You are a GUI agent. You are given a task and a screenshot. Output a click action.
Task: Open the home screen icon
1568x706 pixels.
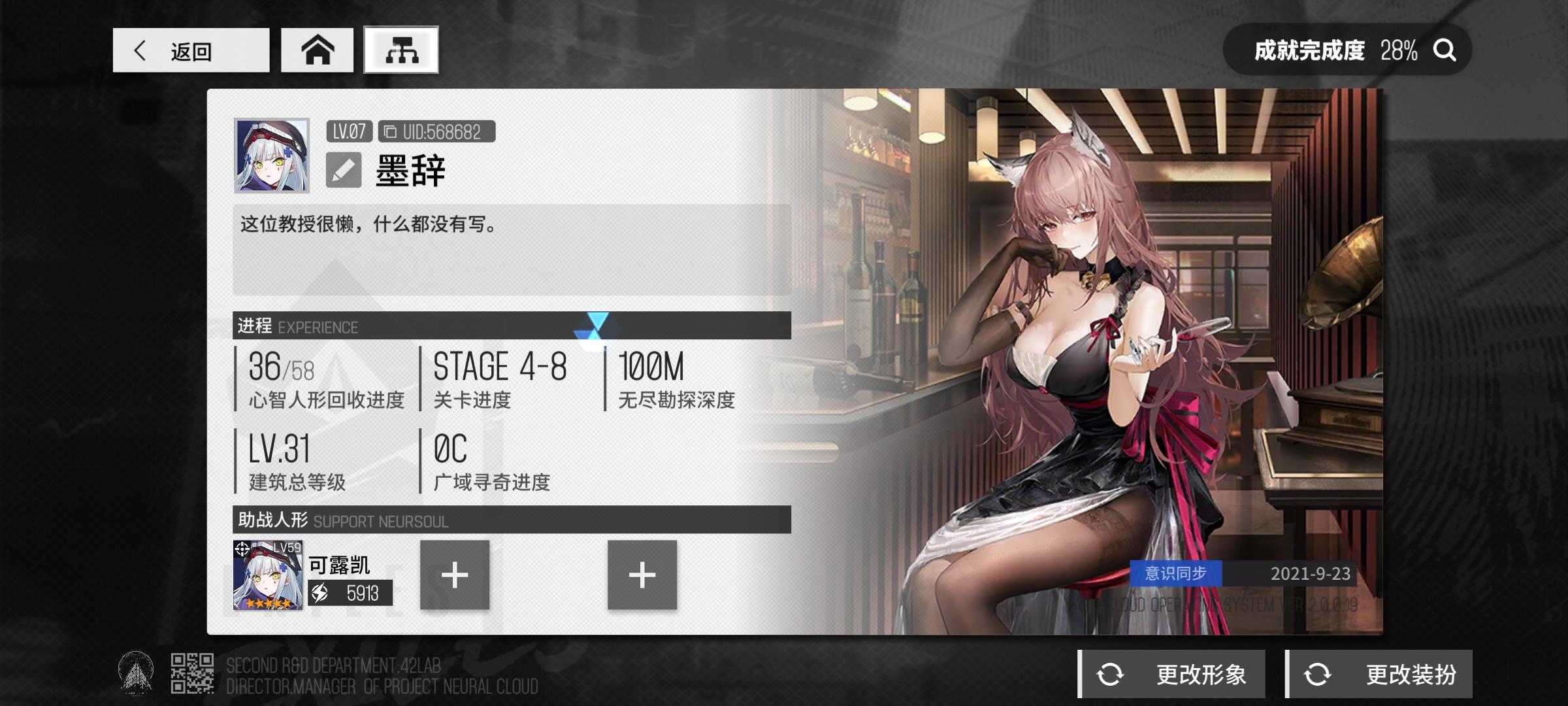pos(316,49)
